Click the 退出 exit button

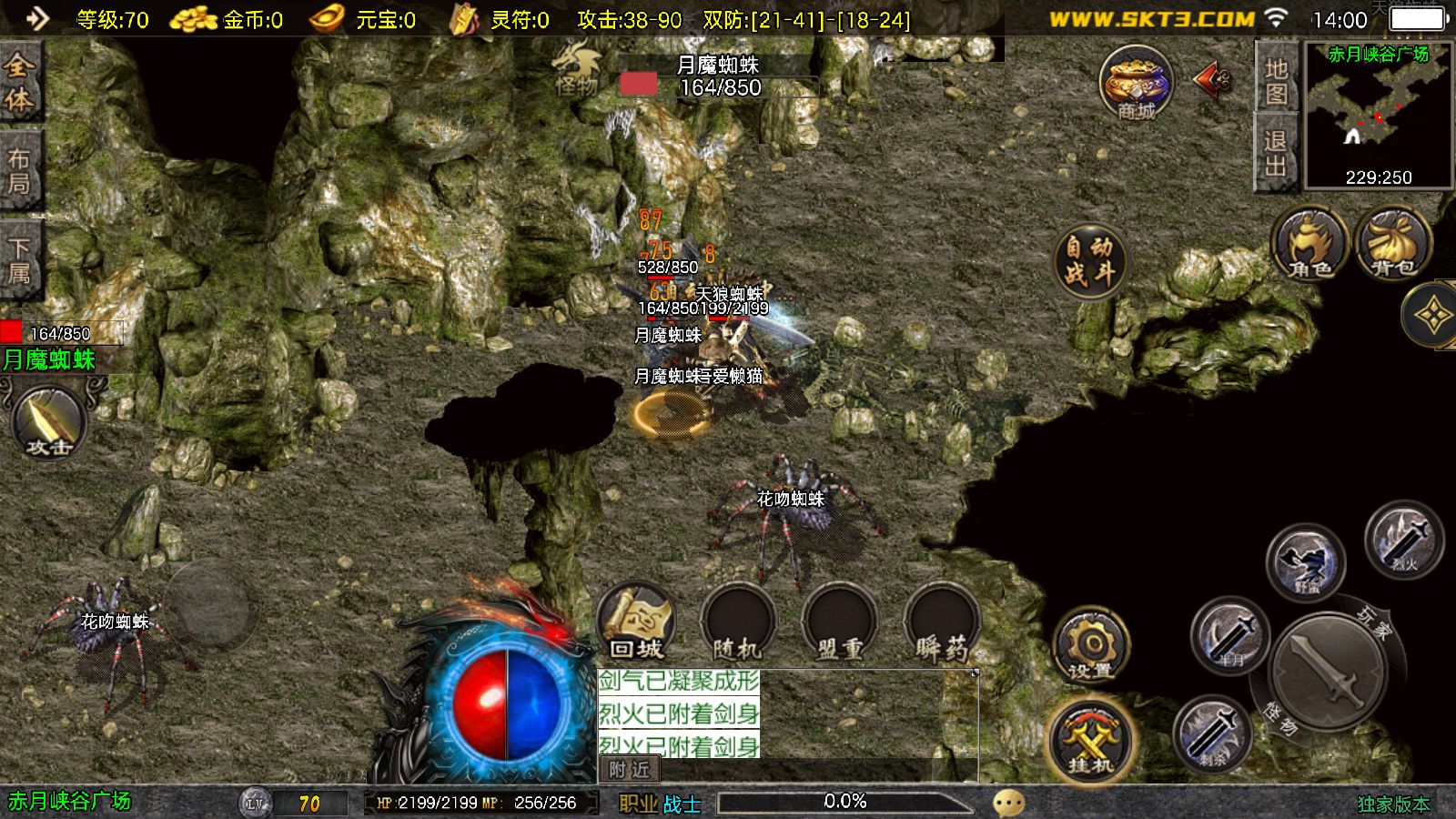[1276, 153]
